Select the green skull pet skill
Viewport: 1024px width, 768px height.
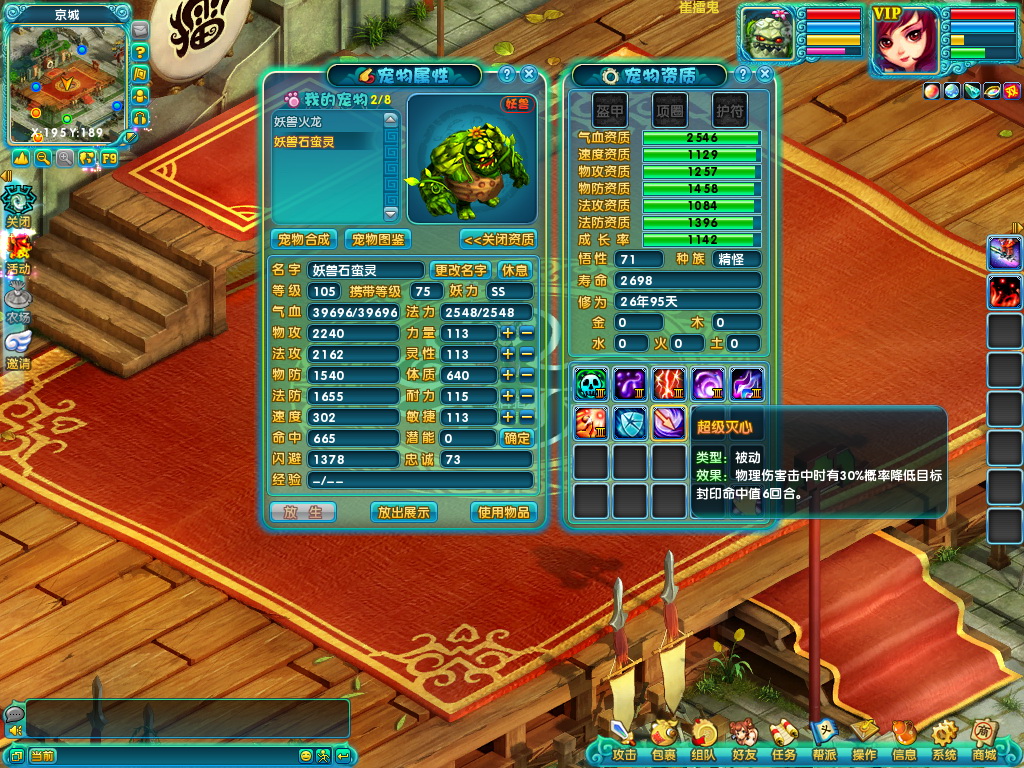click(x=591, y=384)
